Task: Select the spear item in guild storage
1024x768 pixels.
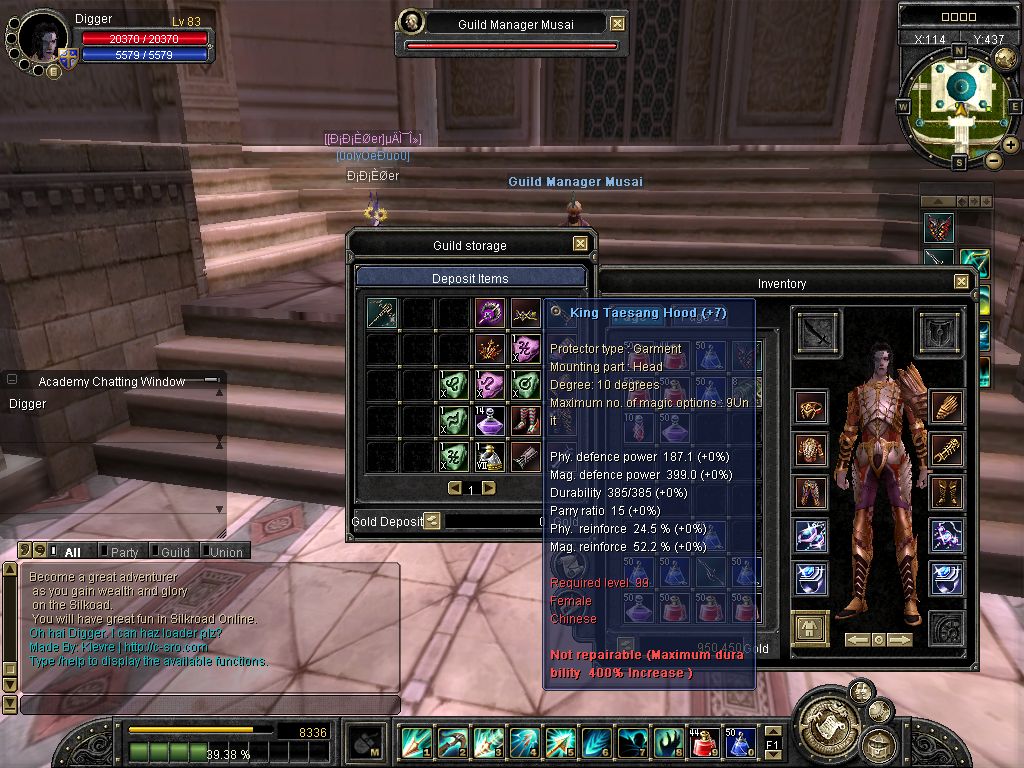Action: 381,313
